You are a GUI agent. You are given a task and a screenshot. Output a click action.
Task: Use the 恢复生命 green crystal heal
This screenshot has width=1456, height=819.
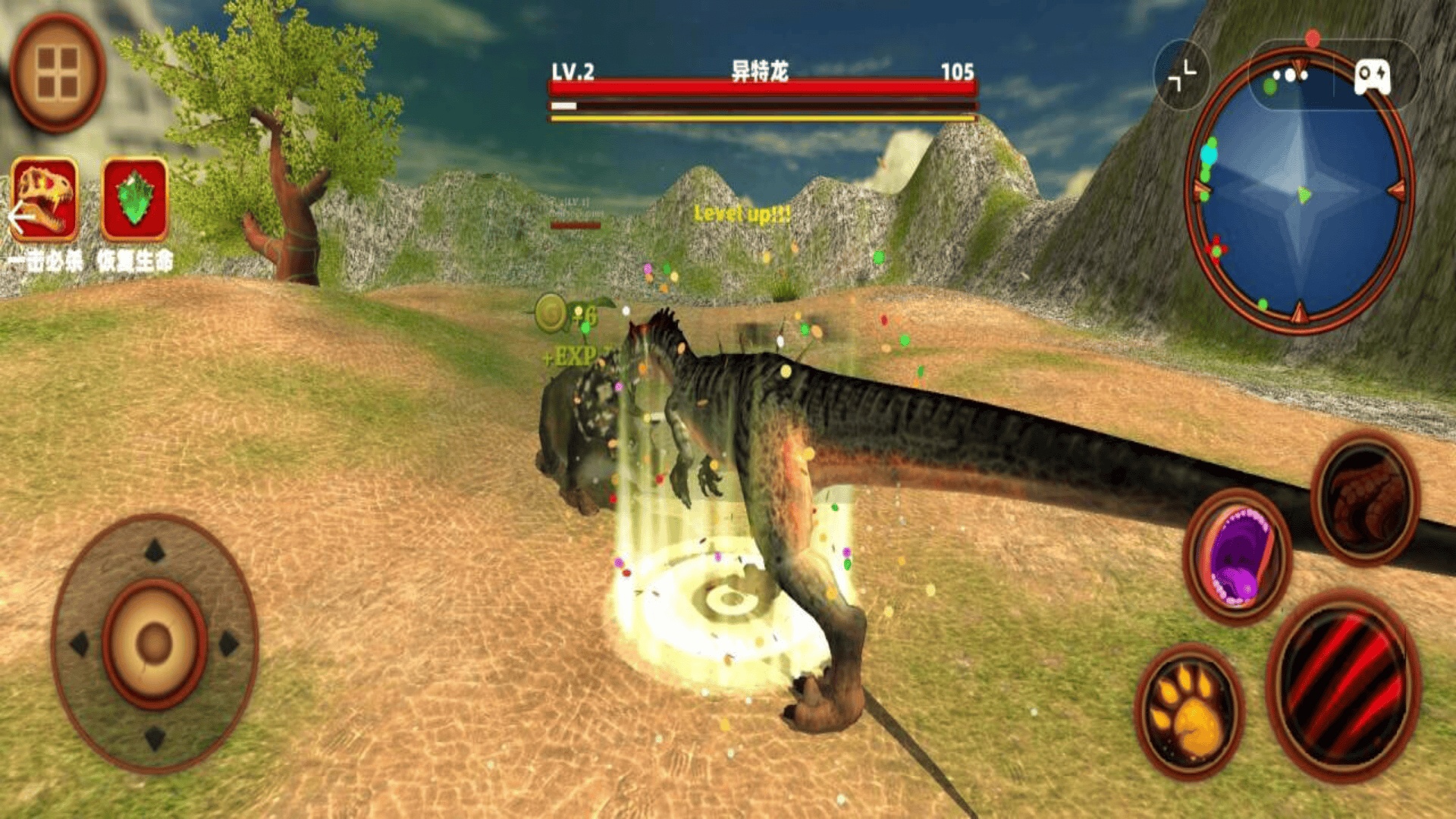pyautogui.click(x=134, y=199)
